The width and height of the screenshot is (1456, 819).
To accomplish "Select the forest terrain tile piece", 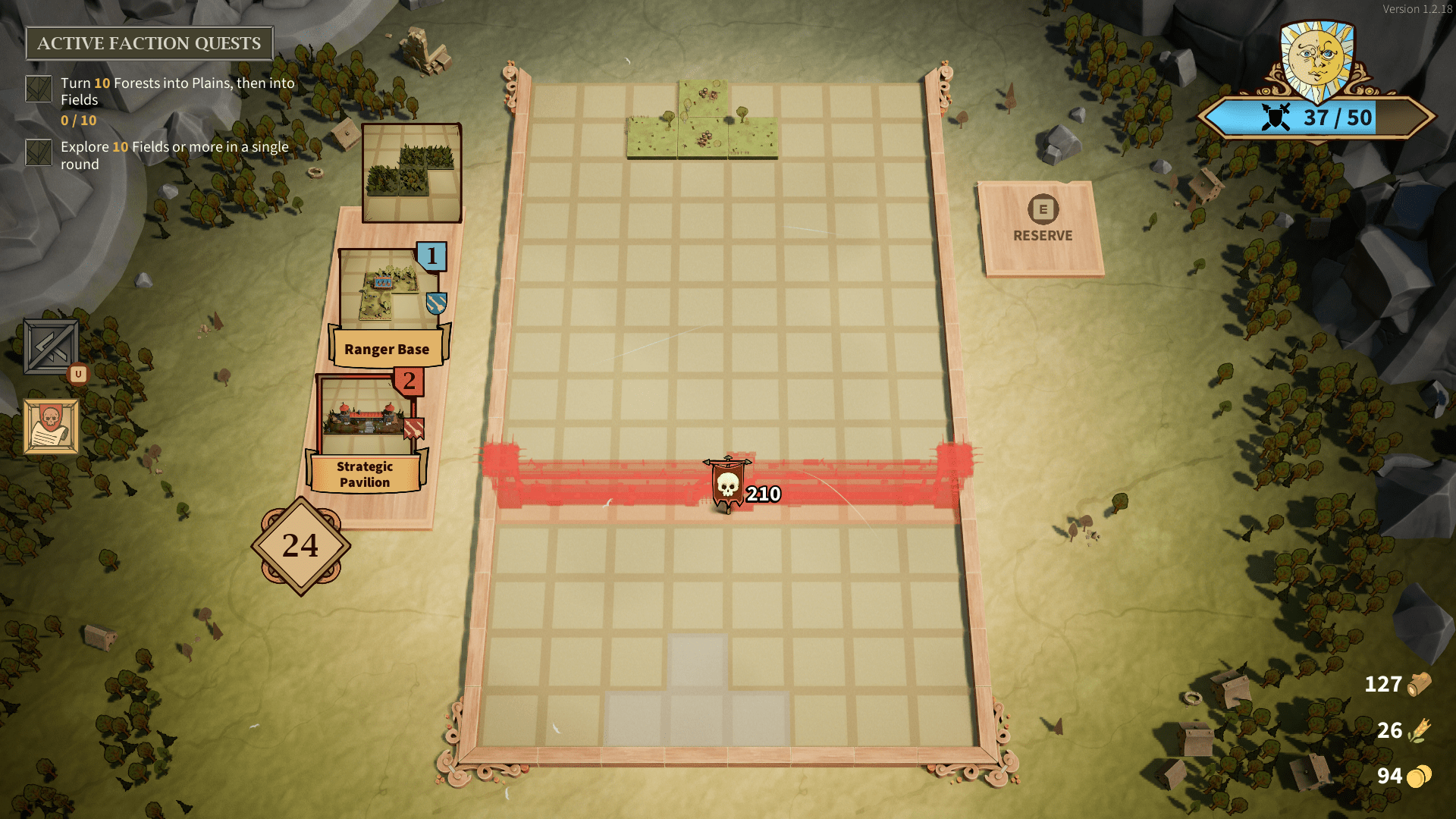I will point(412,173).
